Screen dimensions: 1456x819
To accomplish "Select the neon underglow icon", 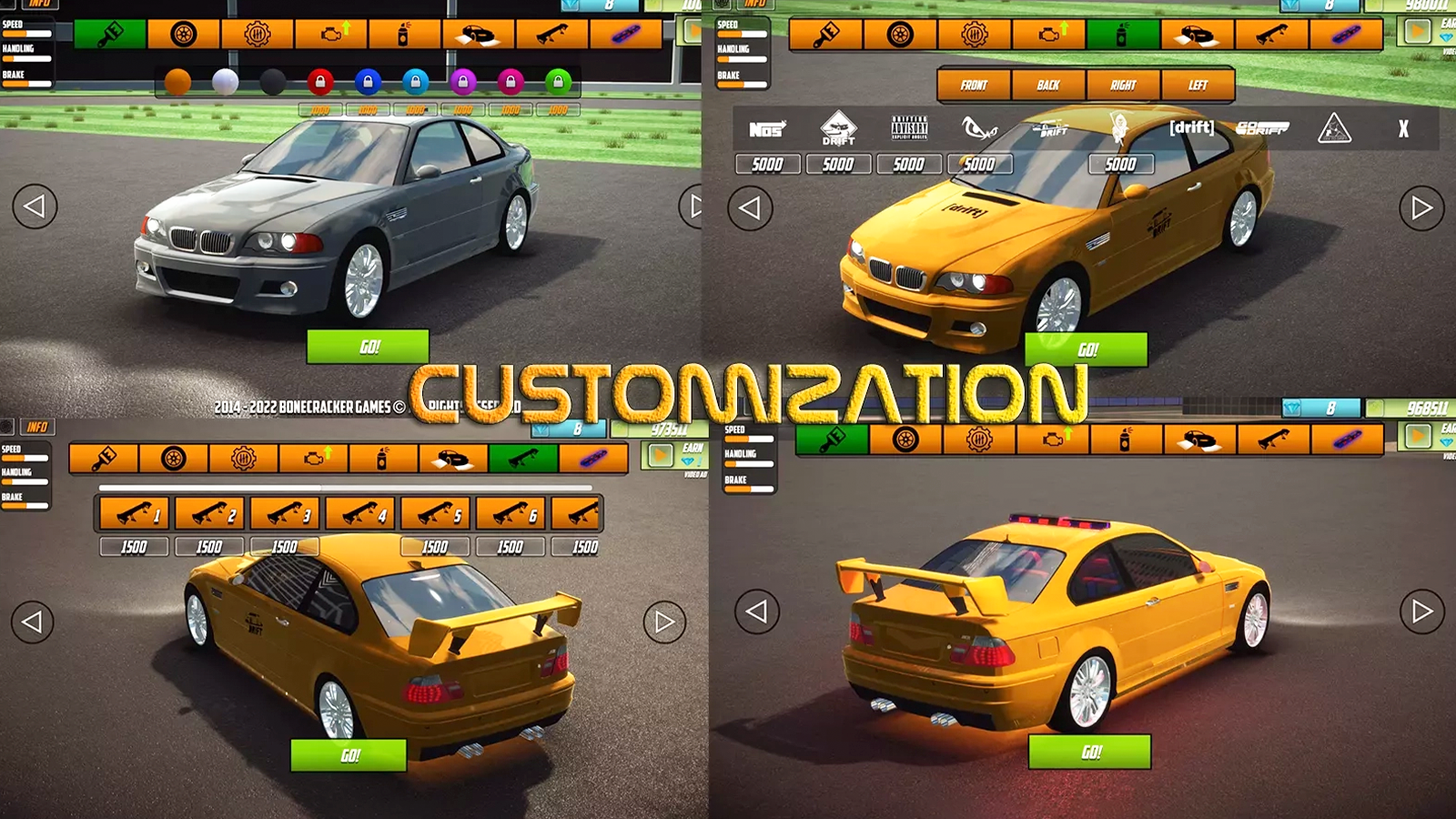I will coord(626,36).
